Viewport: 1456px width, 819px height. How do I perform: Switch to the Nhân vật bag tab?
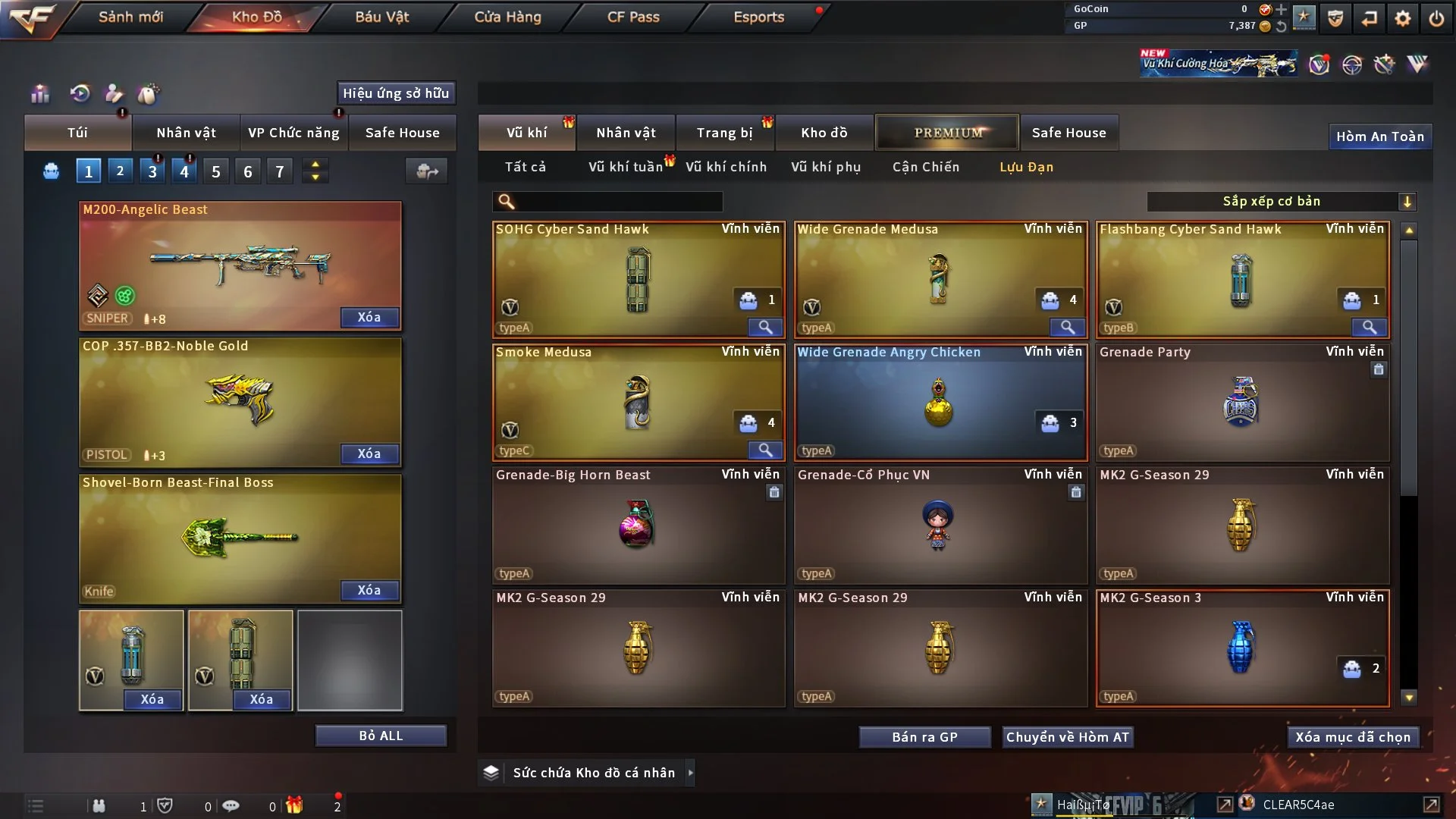[186, 133]
